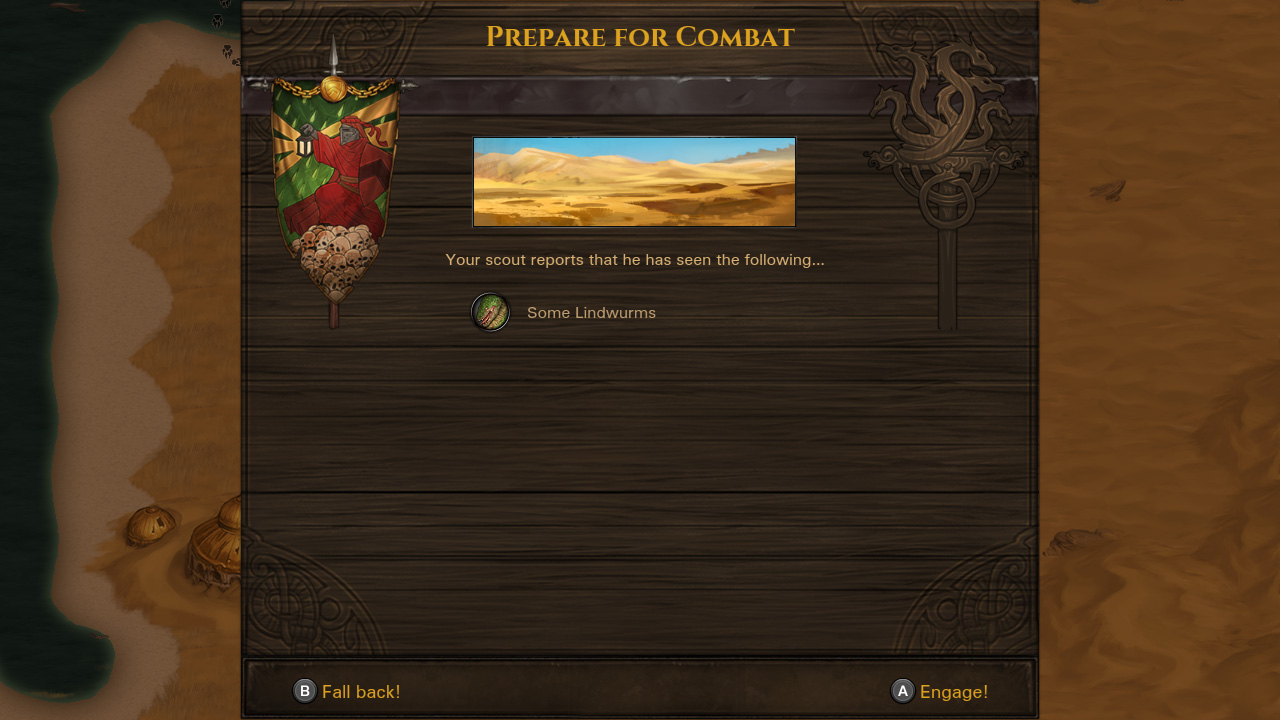Select the Some Lindwurms report entry
This screenshot has height=720, width=1280.
(591, 312)
